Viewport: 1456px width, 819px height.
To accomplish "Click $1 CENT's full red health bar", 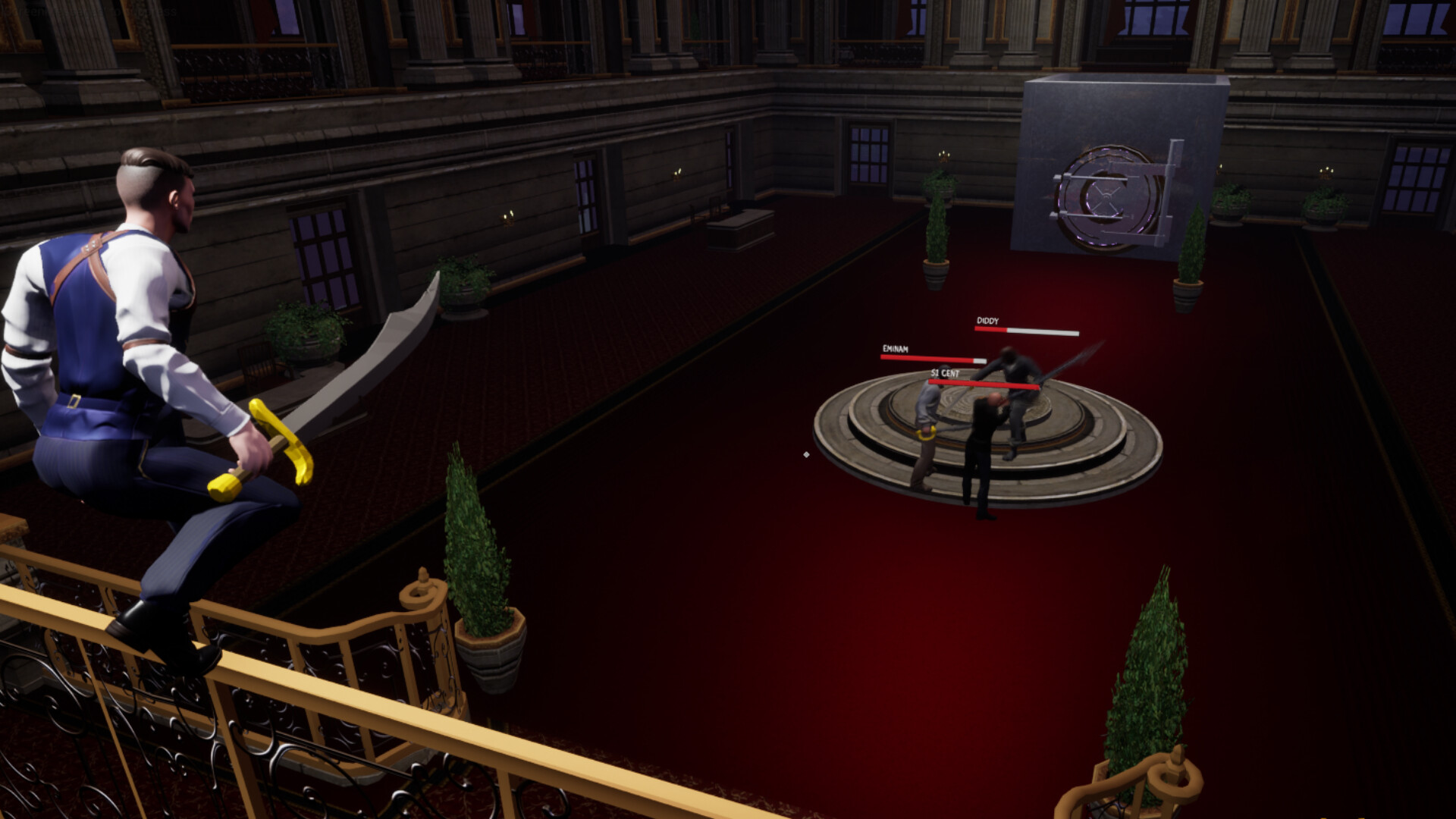I will point(983,384).
